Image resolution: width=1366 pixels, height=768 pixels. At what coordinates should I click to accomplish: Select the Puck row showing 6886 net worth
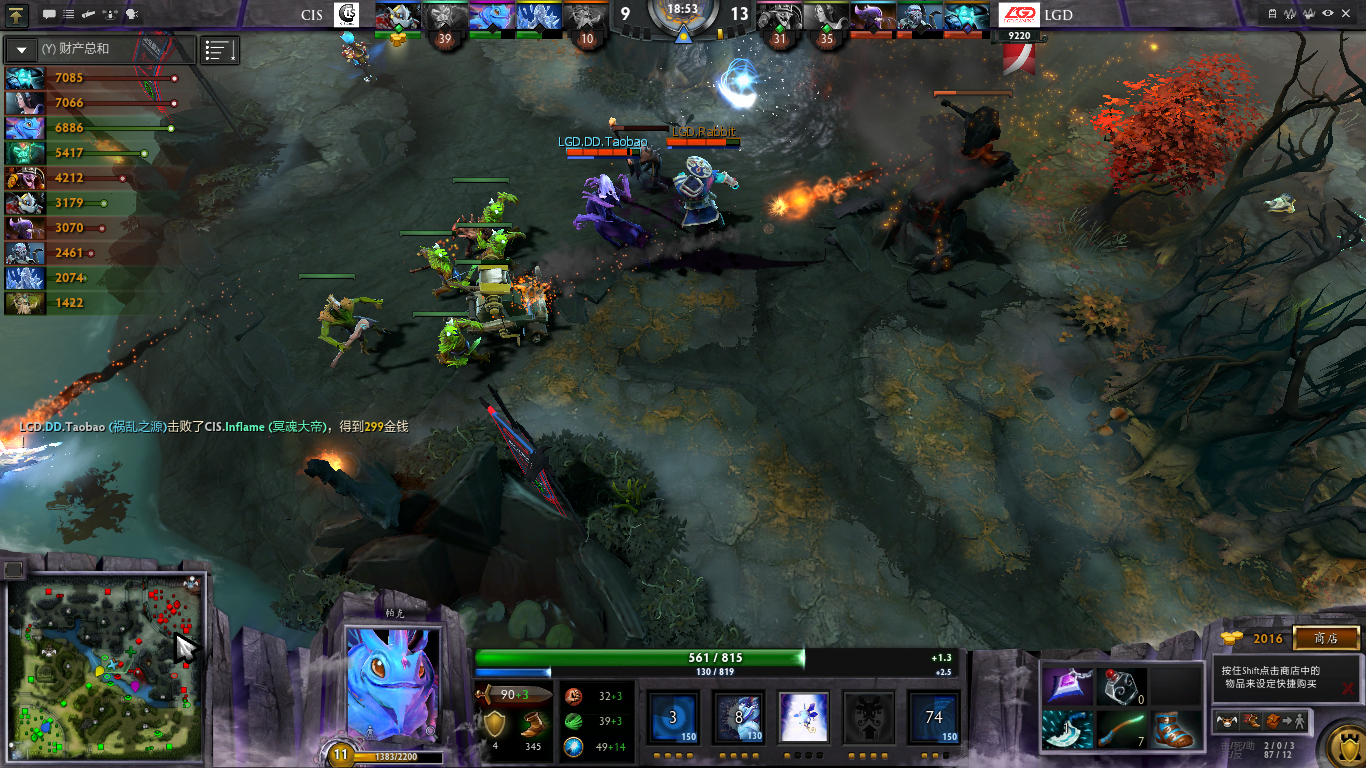70,128
